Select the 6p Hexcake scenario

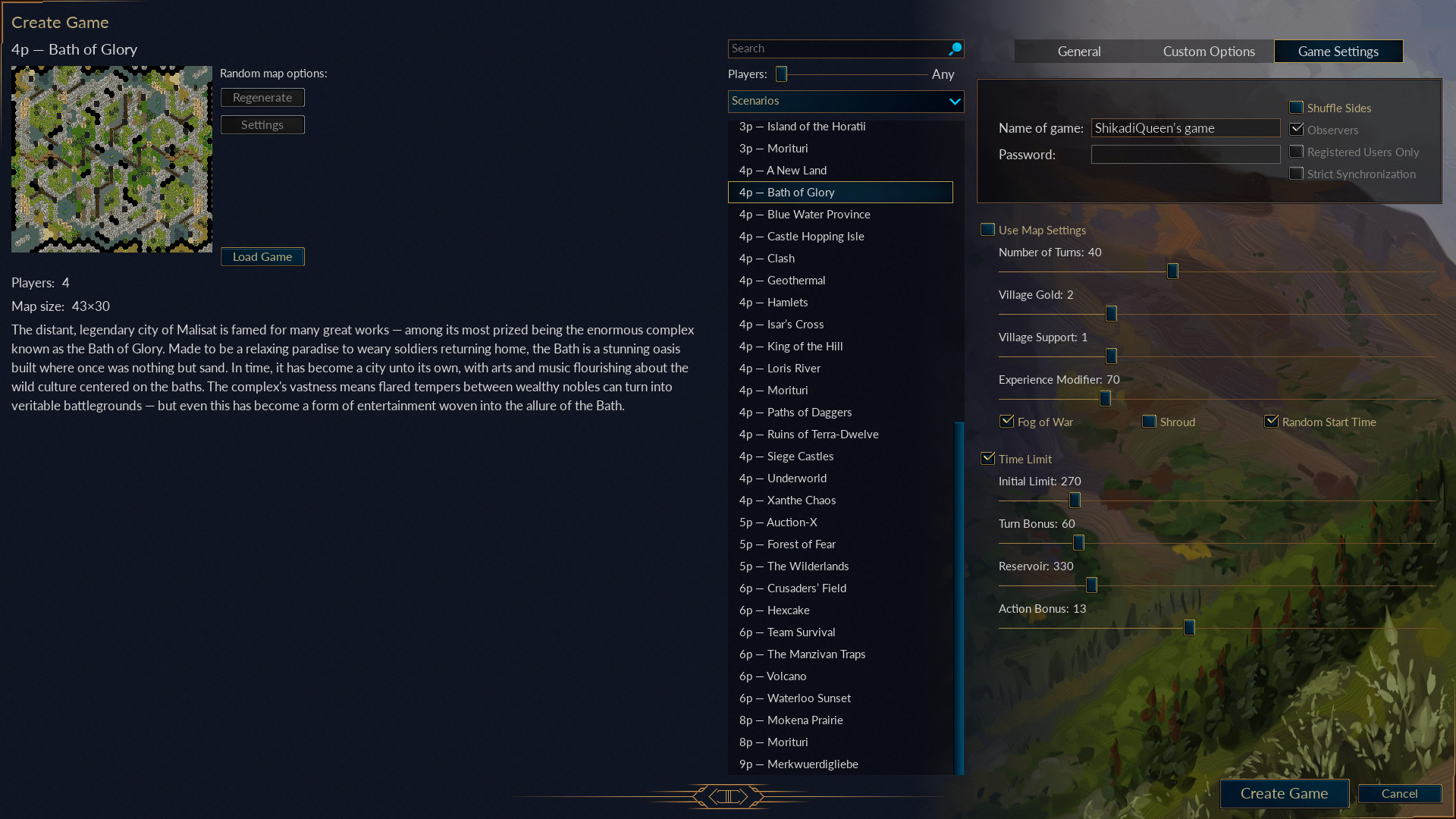(788, 610)
